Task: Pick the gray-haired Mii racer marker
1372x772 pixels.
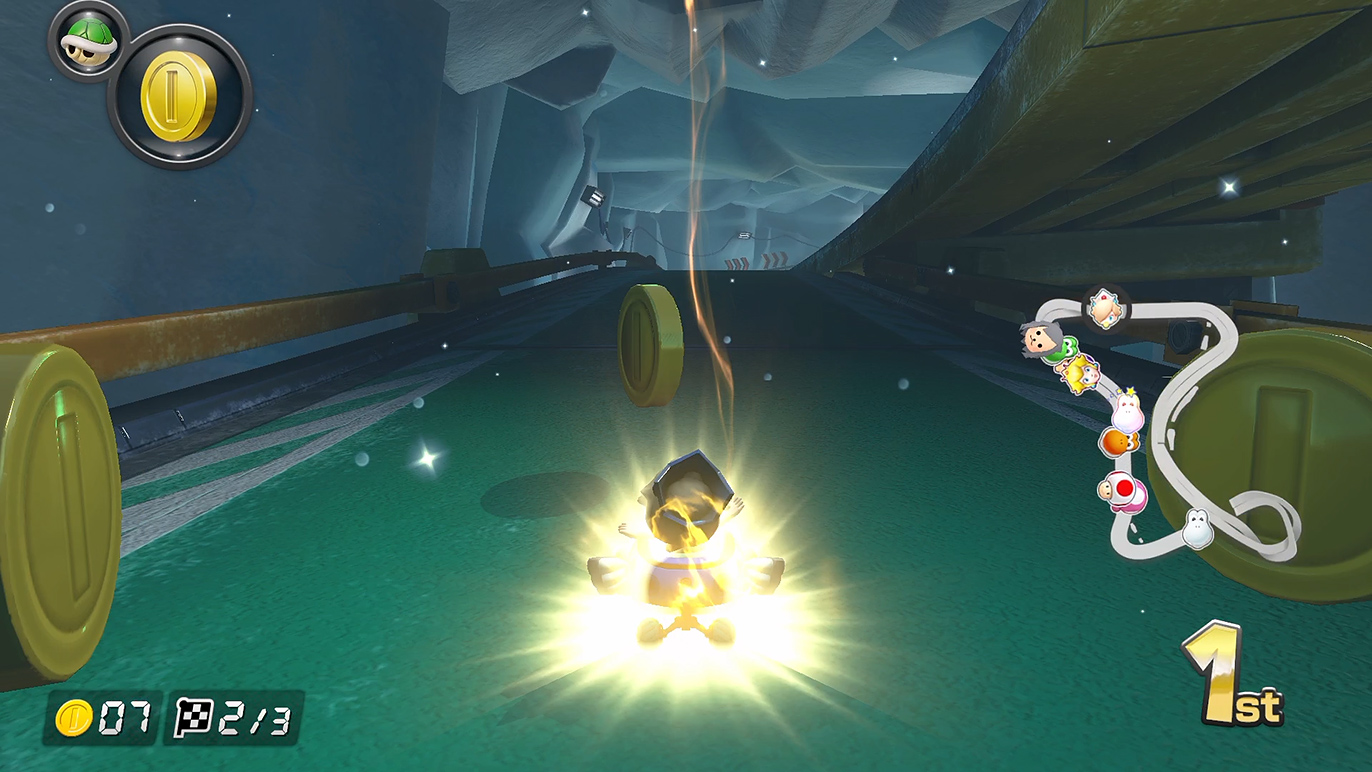Action: 1039,342
